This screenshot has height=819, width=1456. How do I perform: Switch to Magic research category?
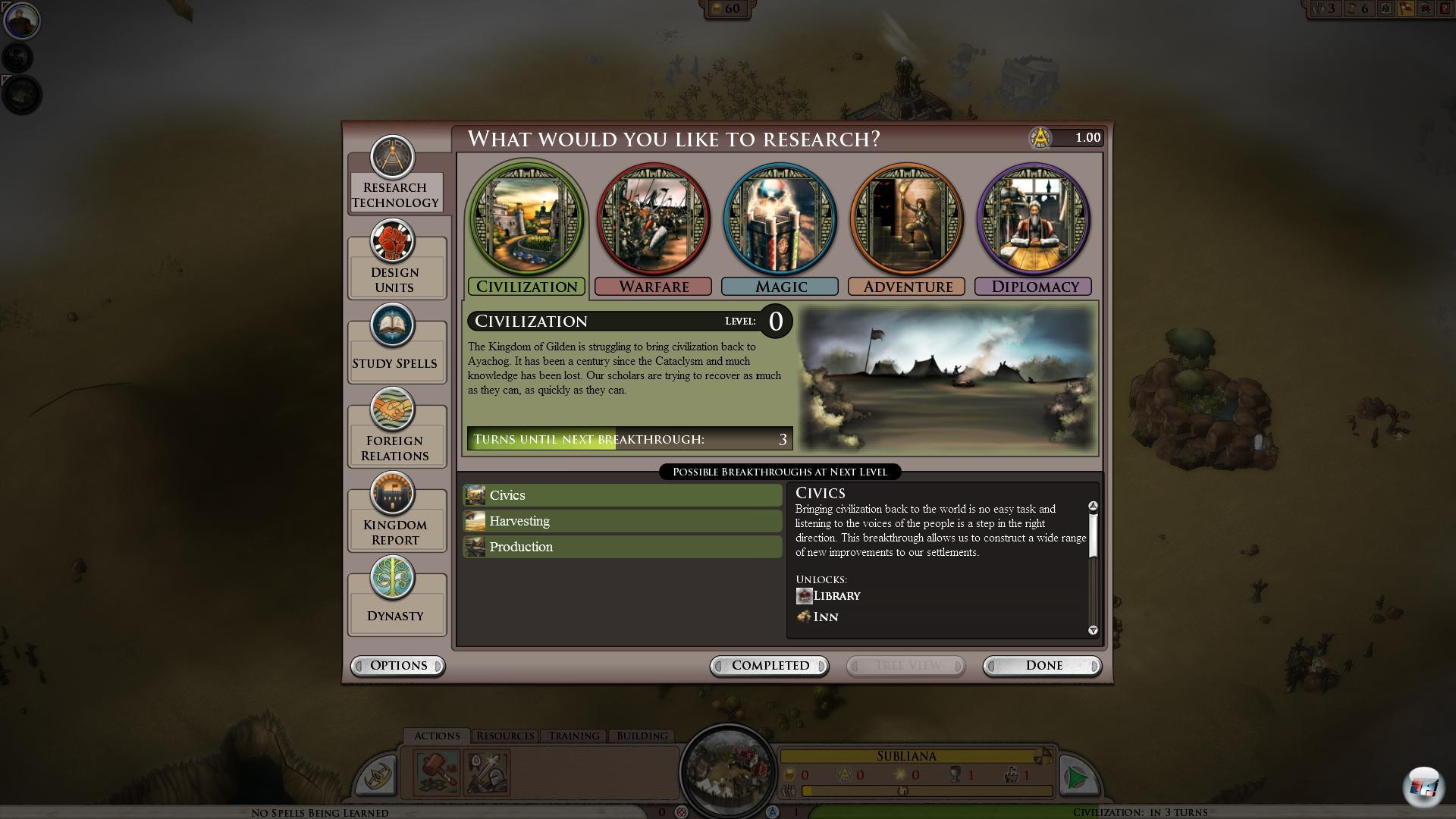[780, 227]
